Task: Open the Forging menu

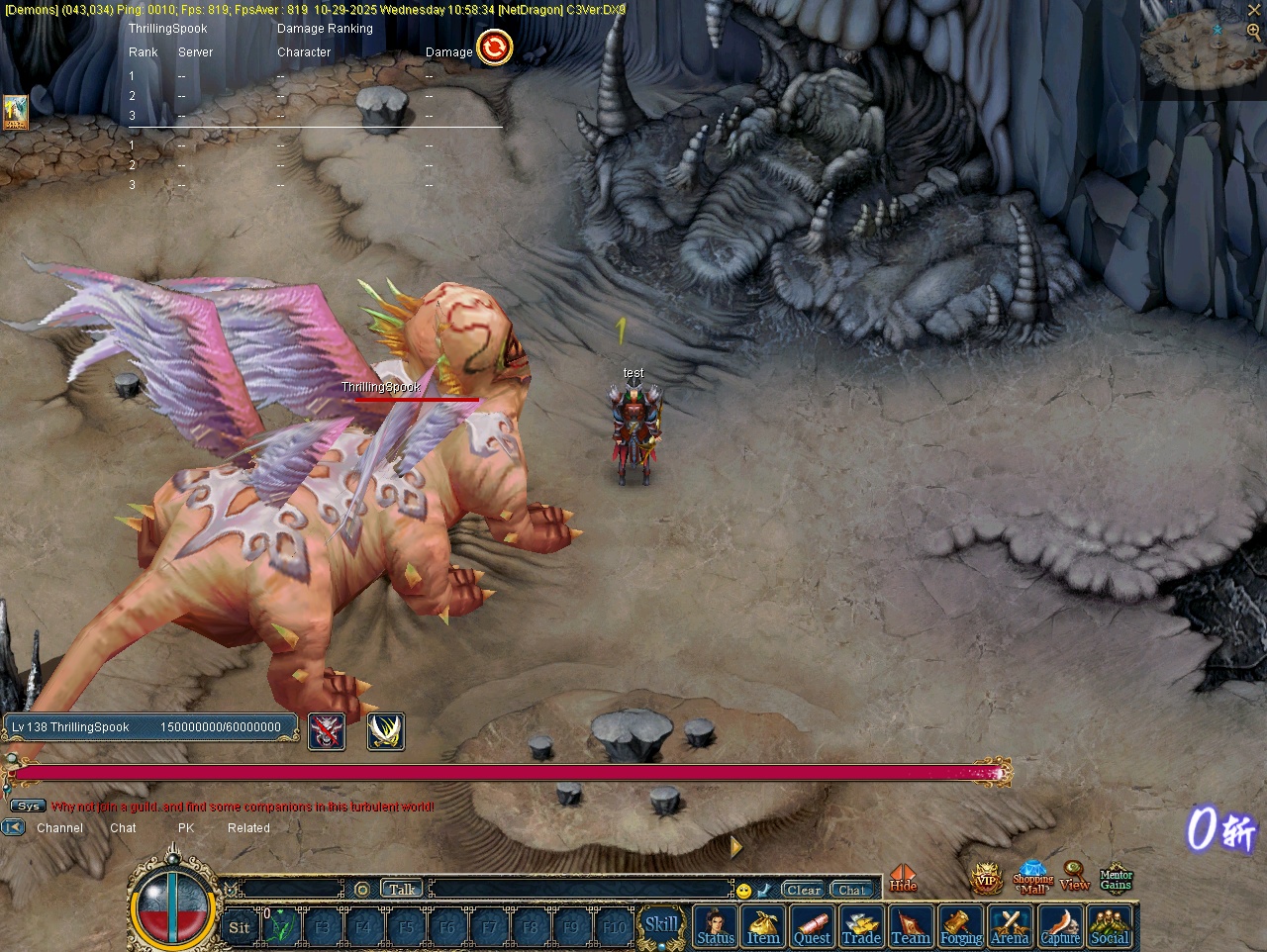Action: [960, 927]
